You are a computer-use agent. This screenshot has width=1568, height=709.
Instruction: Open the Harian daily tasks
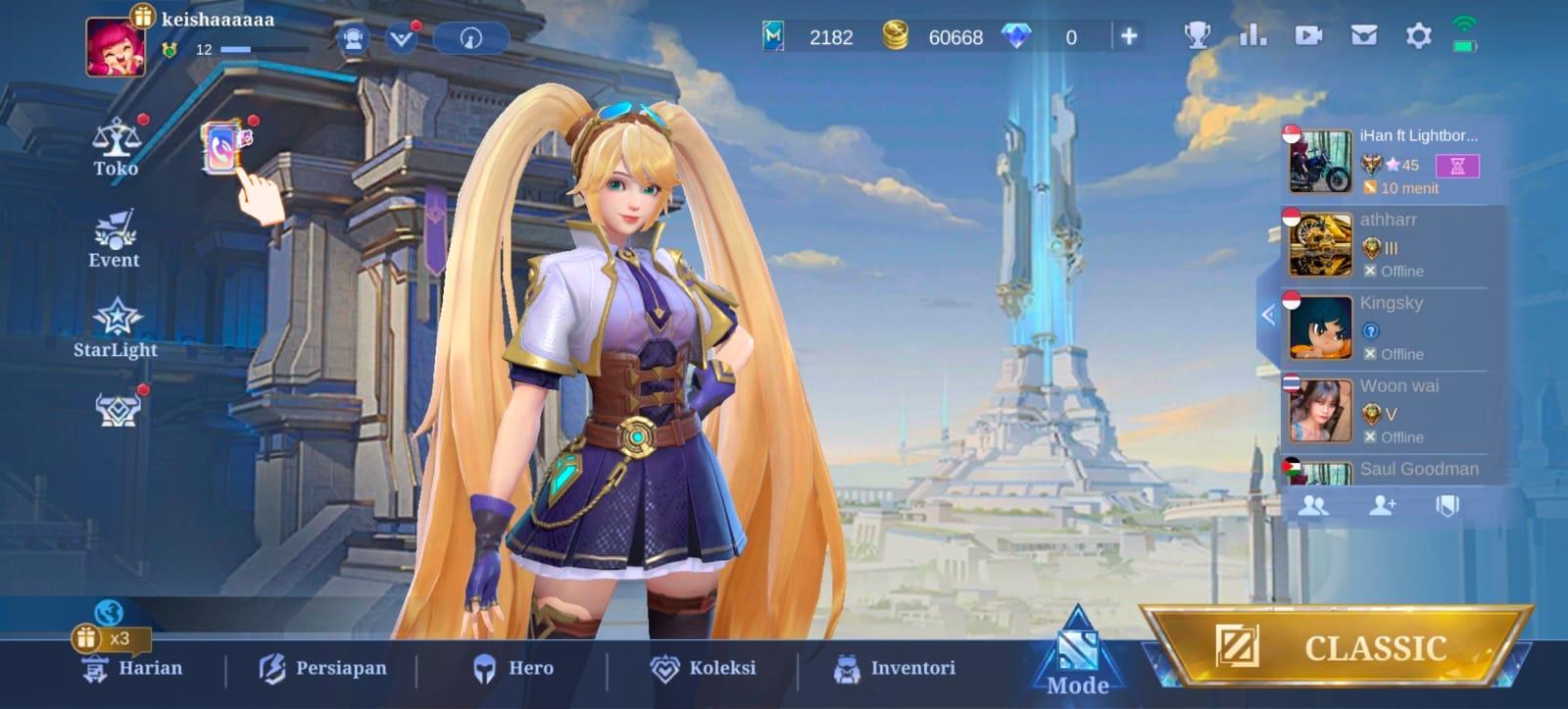click(134, 668)
